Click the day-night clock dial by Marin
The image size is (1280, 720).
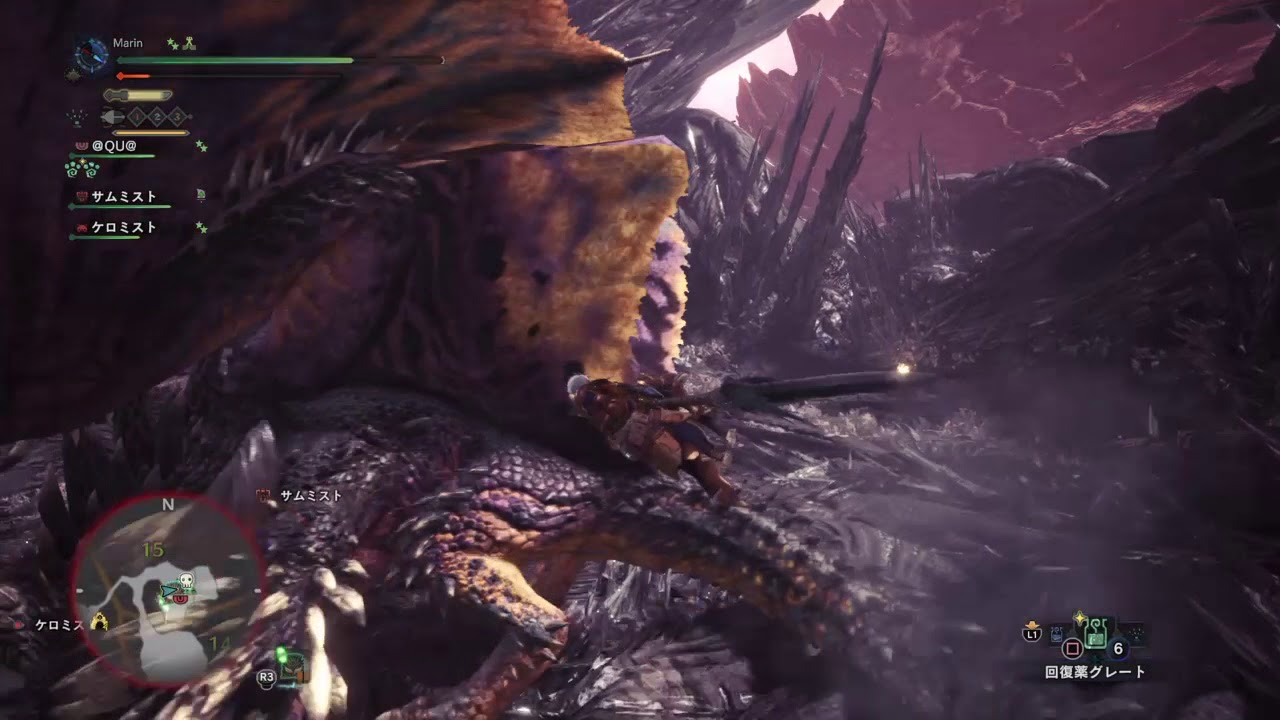[92, 54]
